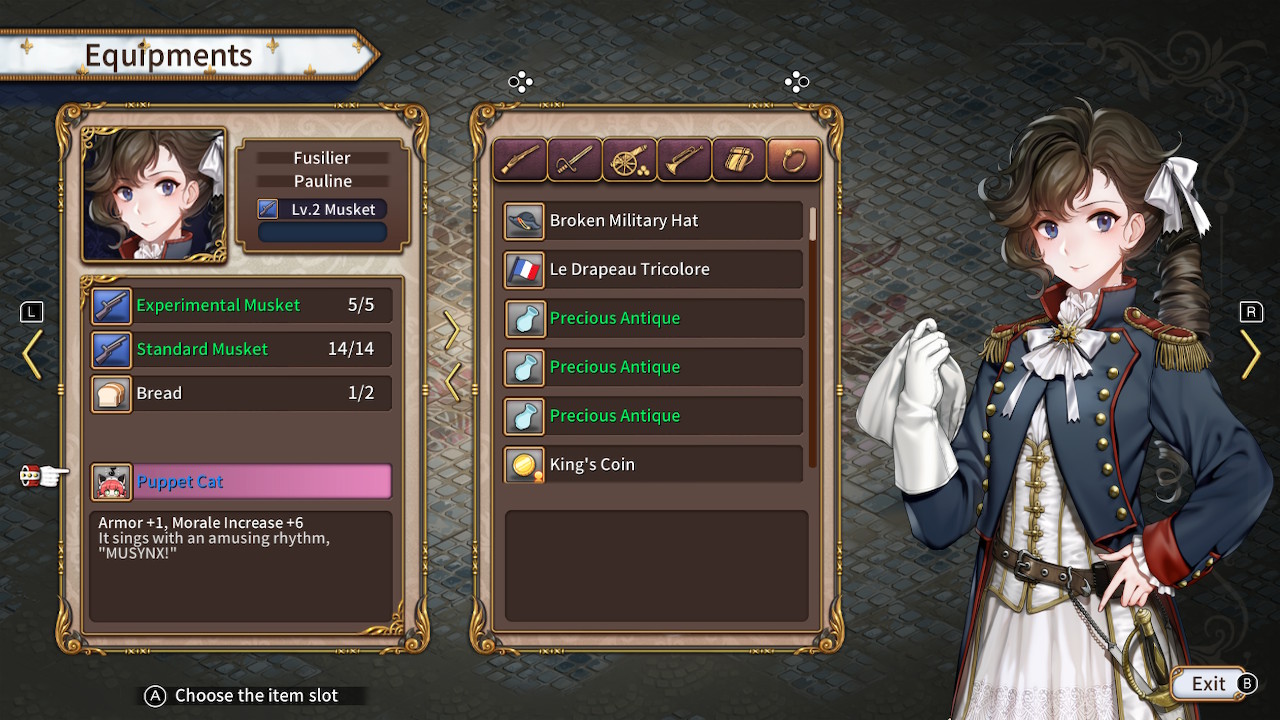Viewport: 1280px width, 720px height.
Task: Select the Experimental Musket slot
Action: (x=241, y=305)
